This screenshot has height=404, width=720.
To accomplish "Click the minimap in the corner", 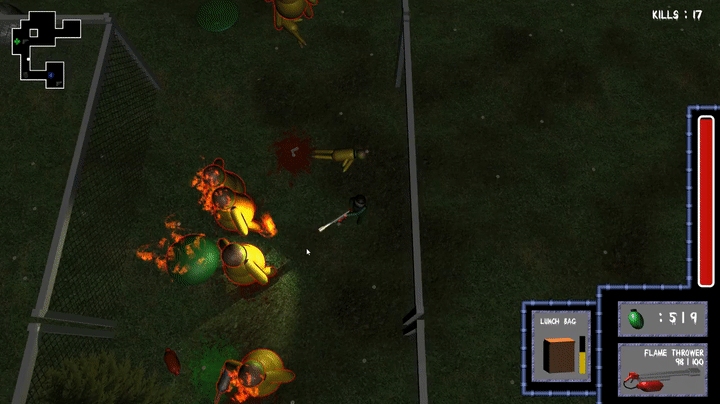I will coord(40,48).
